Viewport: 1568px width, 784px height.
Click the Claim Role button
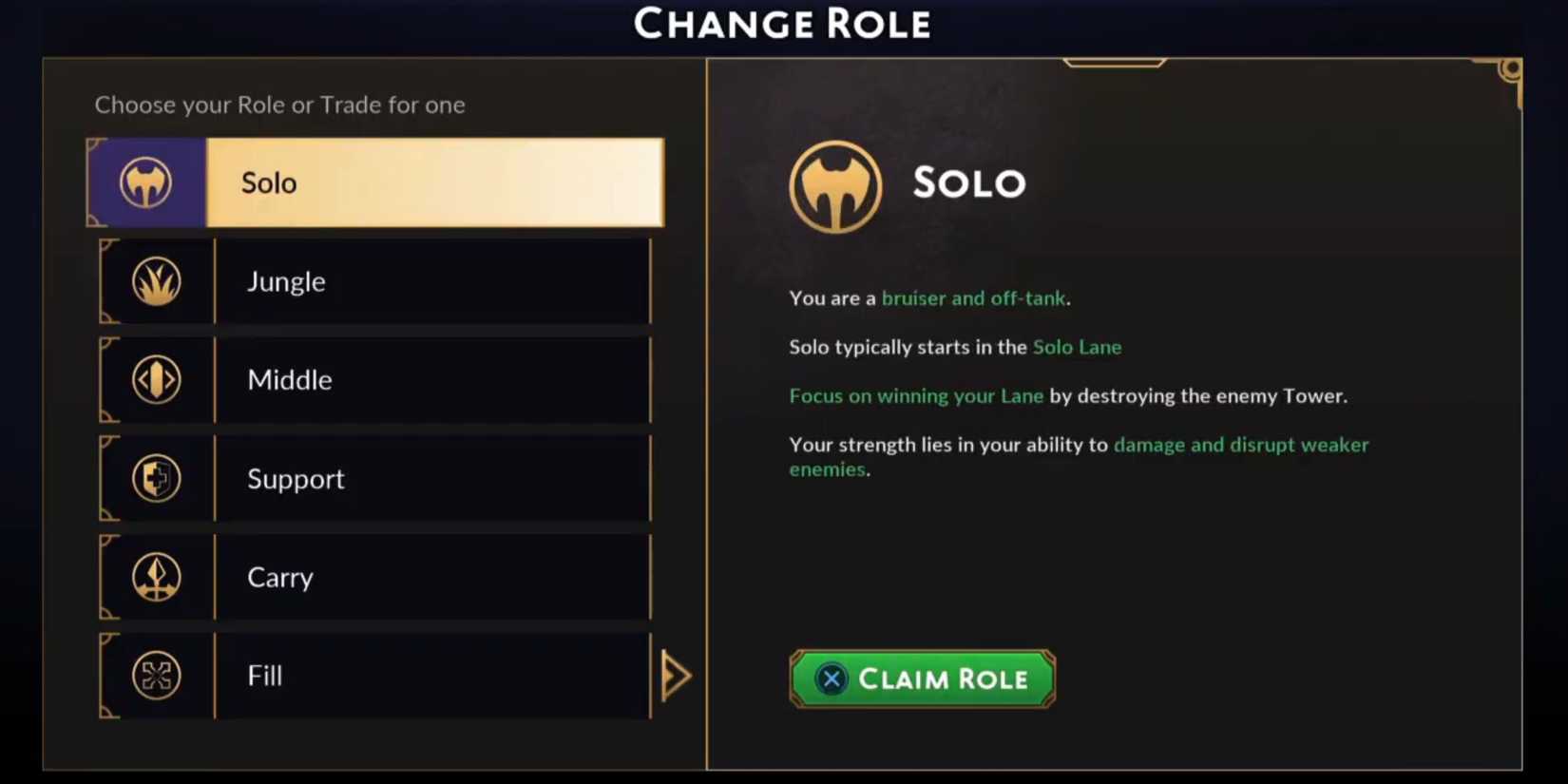pos(920,679)
